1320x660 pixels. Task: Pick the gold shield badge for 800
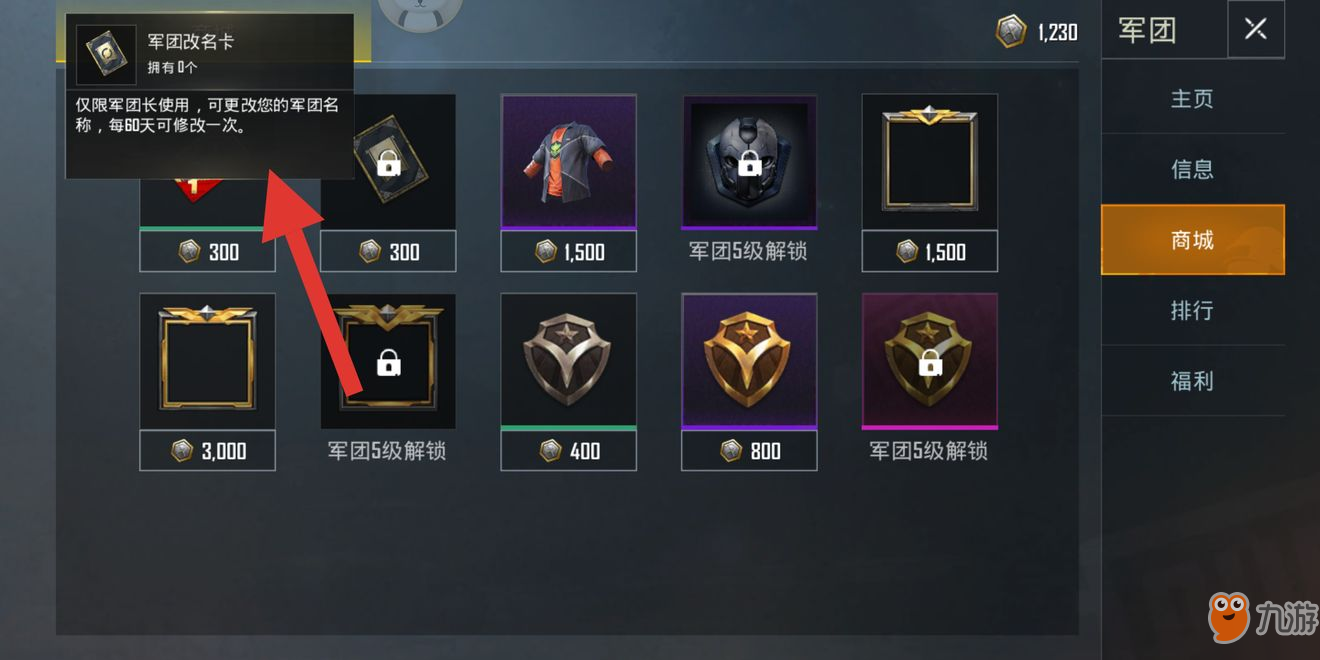[749, 362]
